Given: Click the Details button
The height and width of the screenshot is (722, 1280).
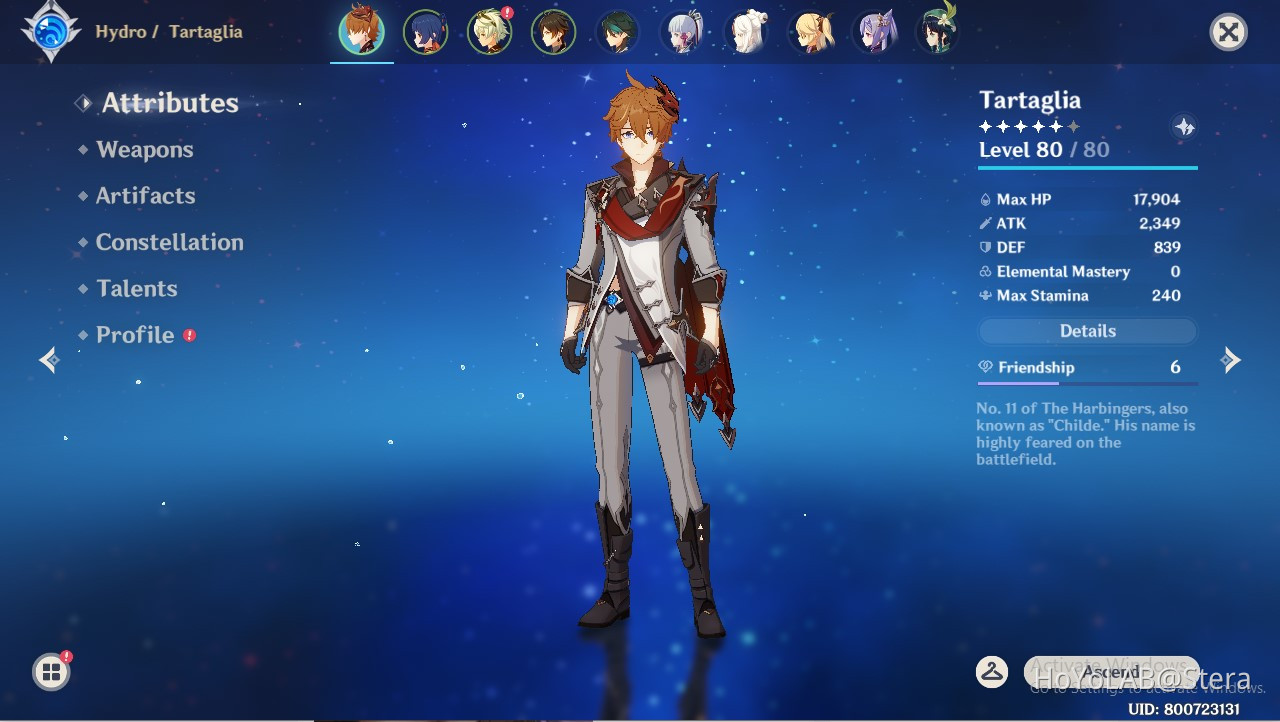Looking at the screenshot, I should click(1086, 331).
